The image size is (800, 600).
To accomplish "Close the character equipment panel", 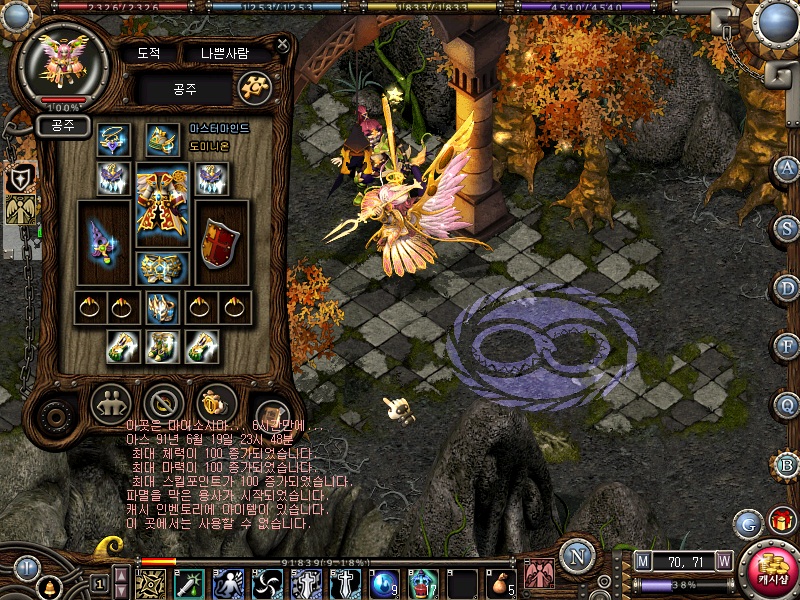I will pyautogui.click(x=283, y=44).
